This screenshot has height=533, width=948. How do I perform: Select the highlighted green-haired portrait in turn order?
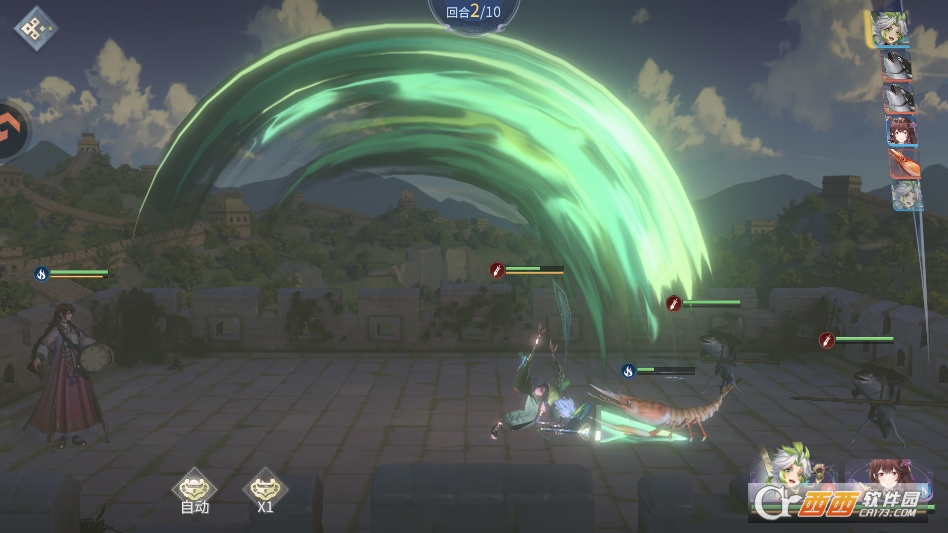888,28
